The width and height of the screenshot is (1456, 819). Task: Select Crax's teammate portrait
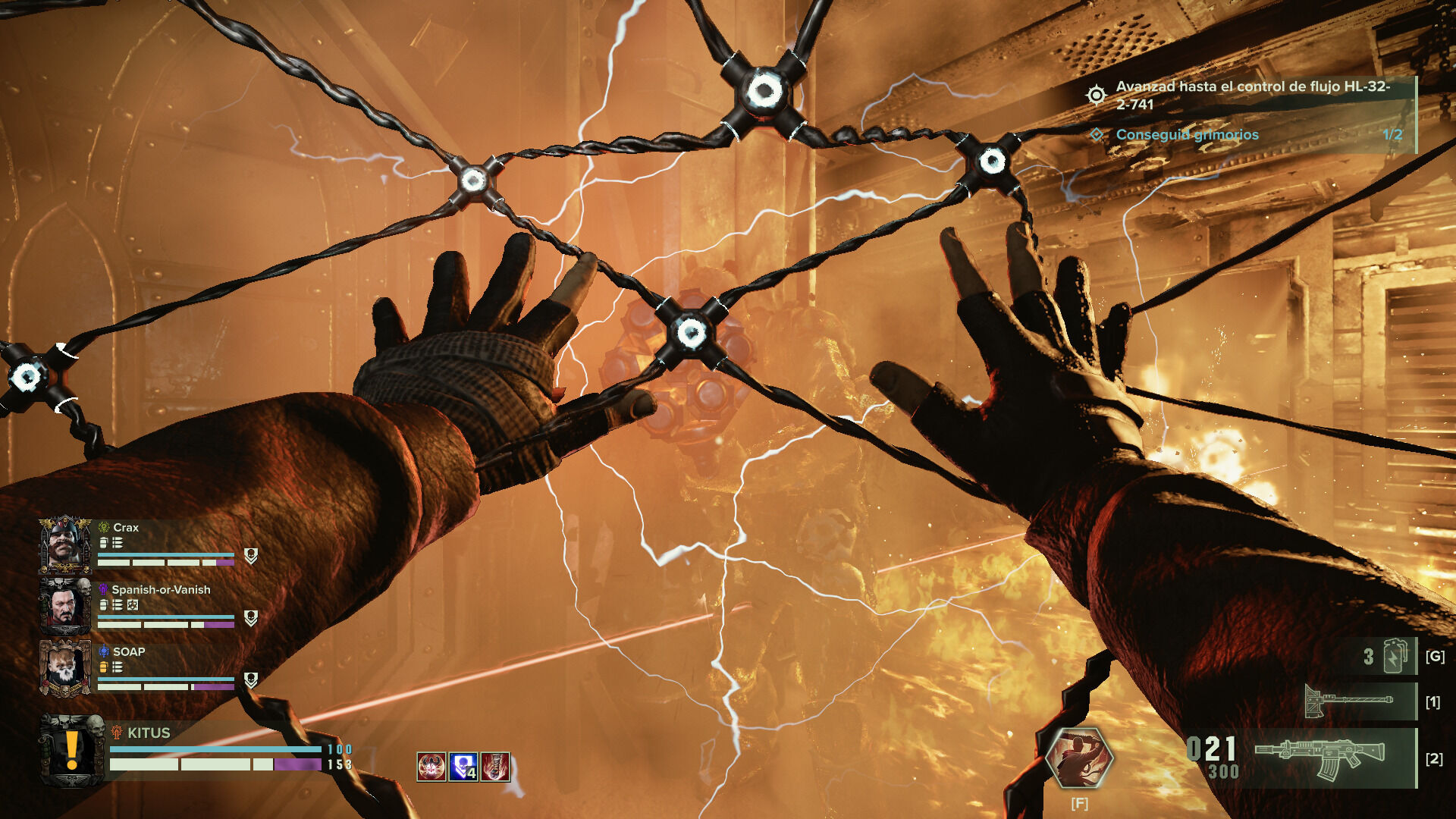65,545
